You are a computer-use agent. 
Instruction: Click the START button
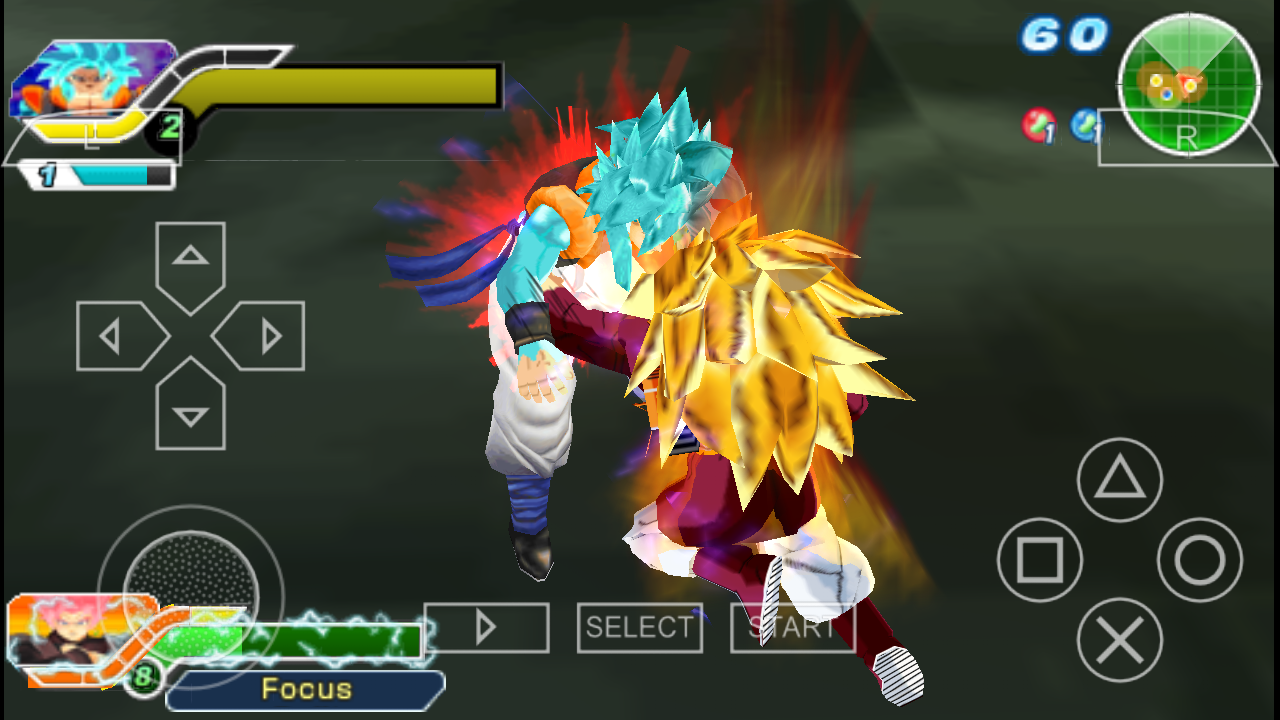coord(792,628)
